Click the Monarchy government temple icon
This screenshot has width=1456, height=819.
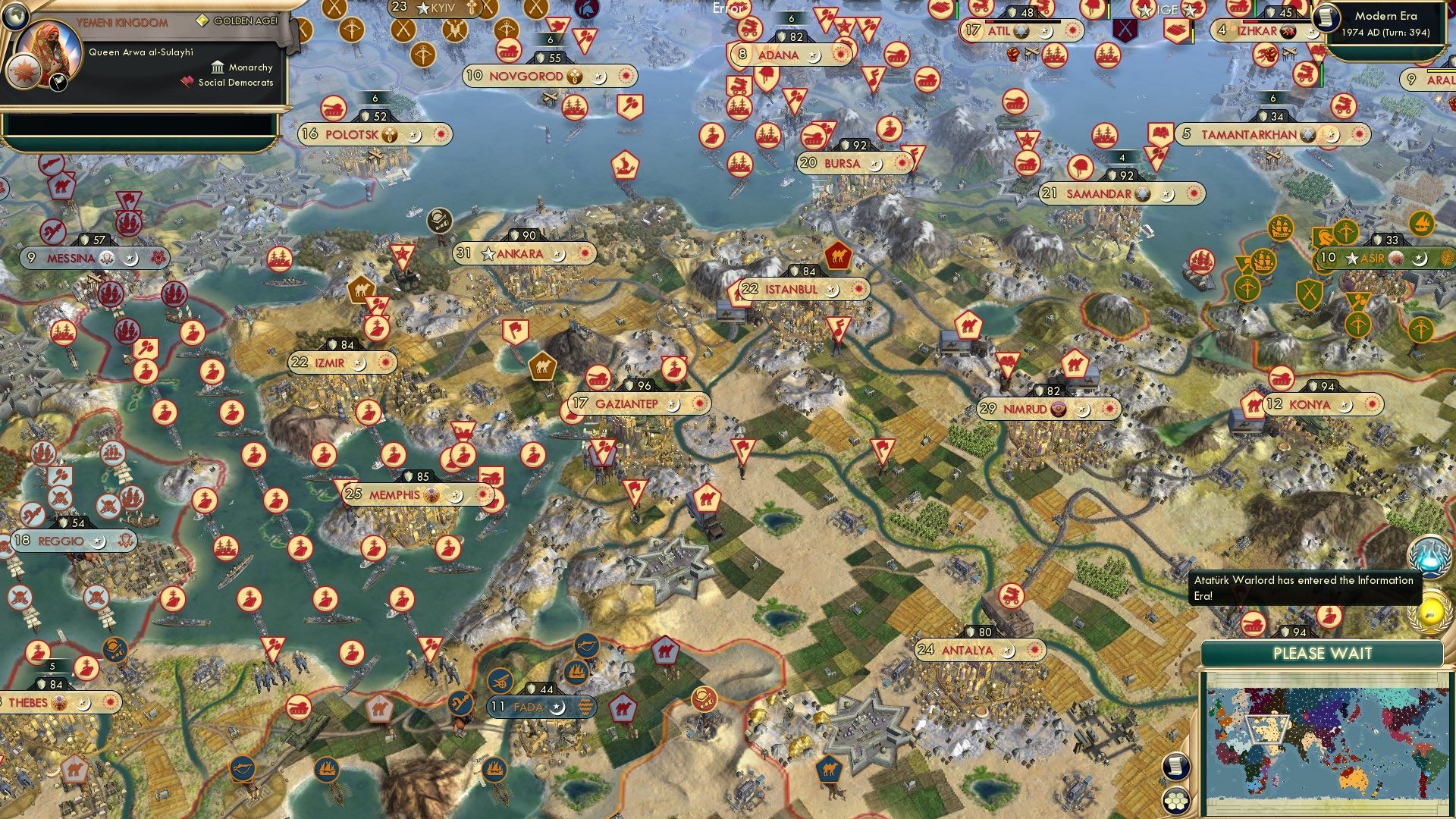coord(218,67)
